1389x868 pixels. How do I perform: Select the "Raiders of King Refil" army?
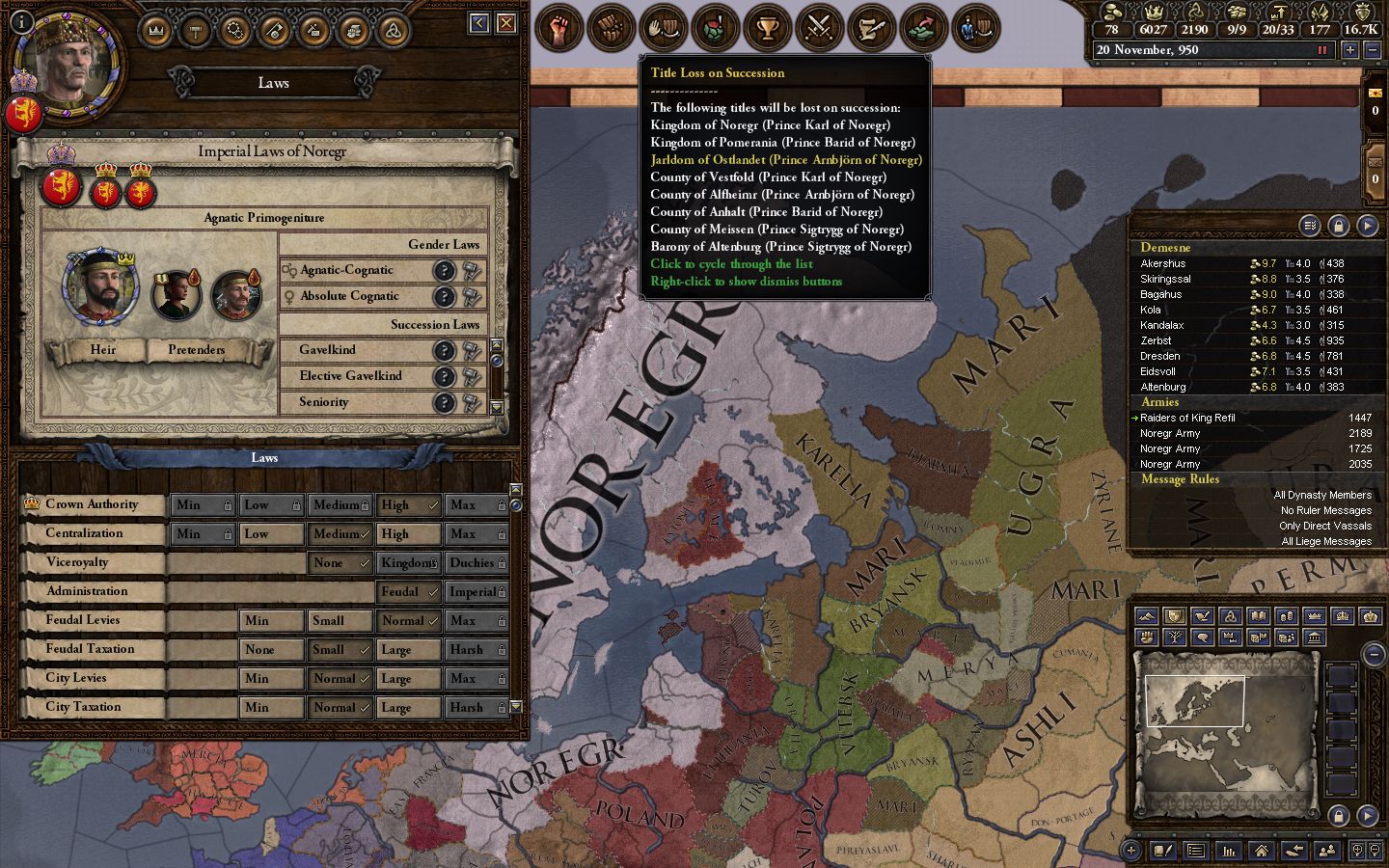[1188, 418]
